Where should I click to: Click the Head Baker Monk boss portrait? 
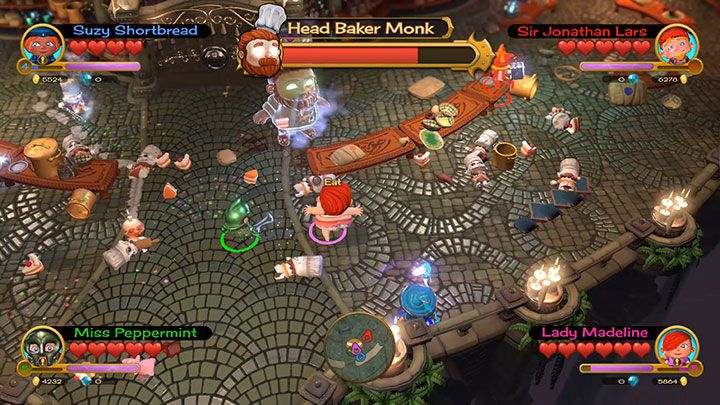[261, 49]
